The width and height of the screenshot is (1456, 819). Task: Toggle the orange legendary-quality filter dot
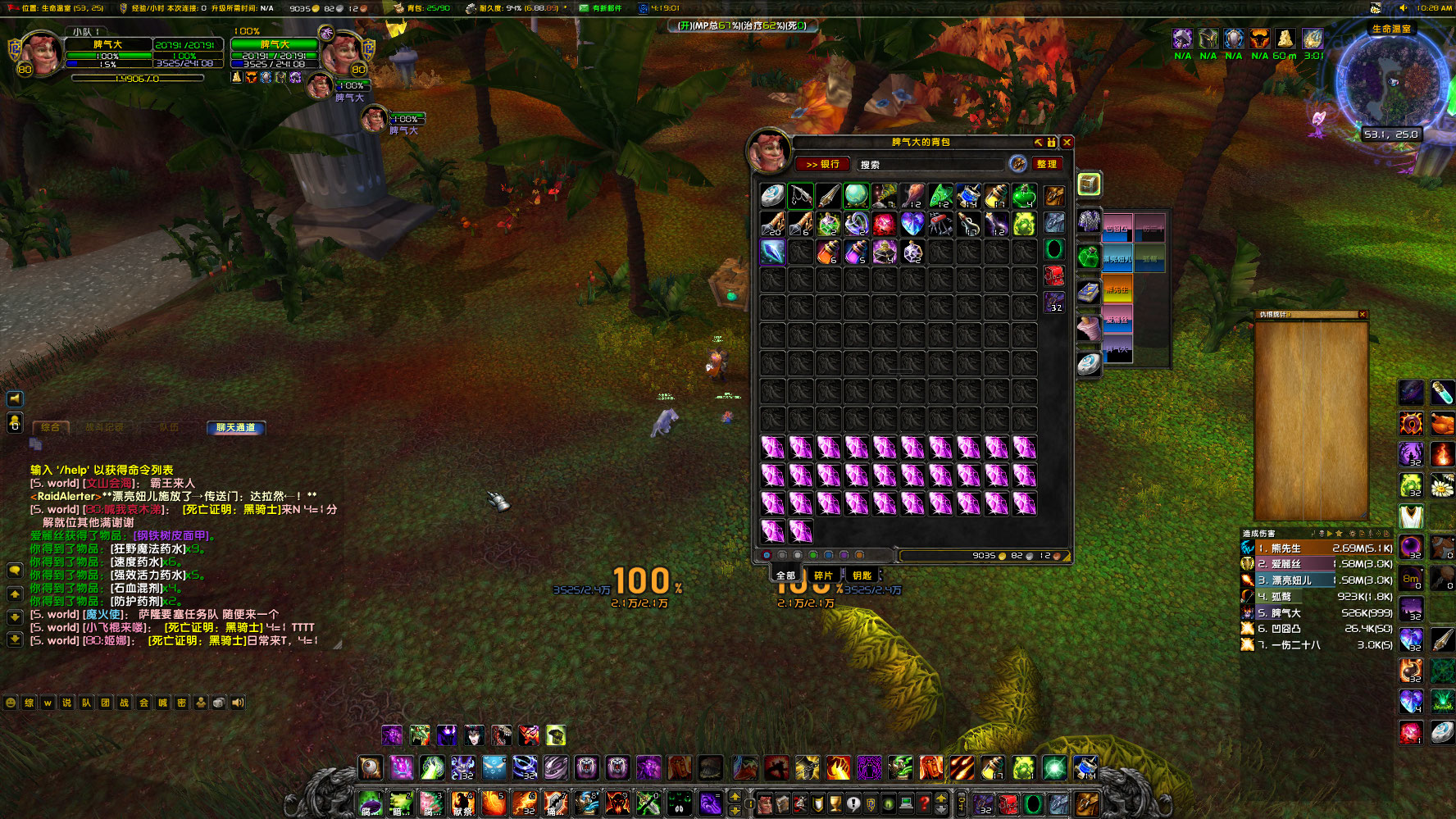click(859, 556)
